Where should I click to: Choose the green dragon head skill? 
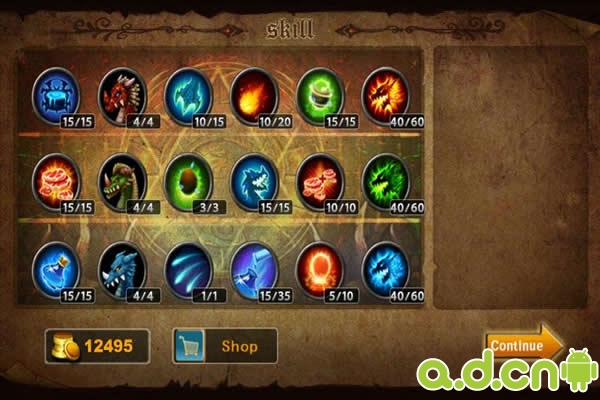[x=122, y=180]
